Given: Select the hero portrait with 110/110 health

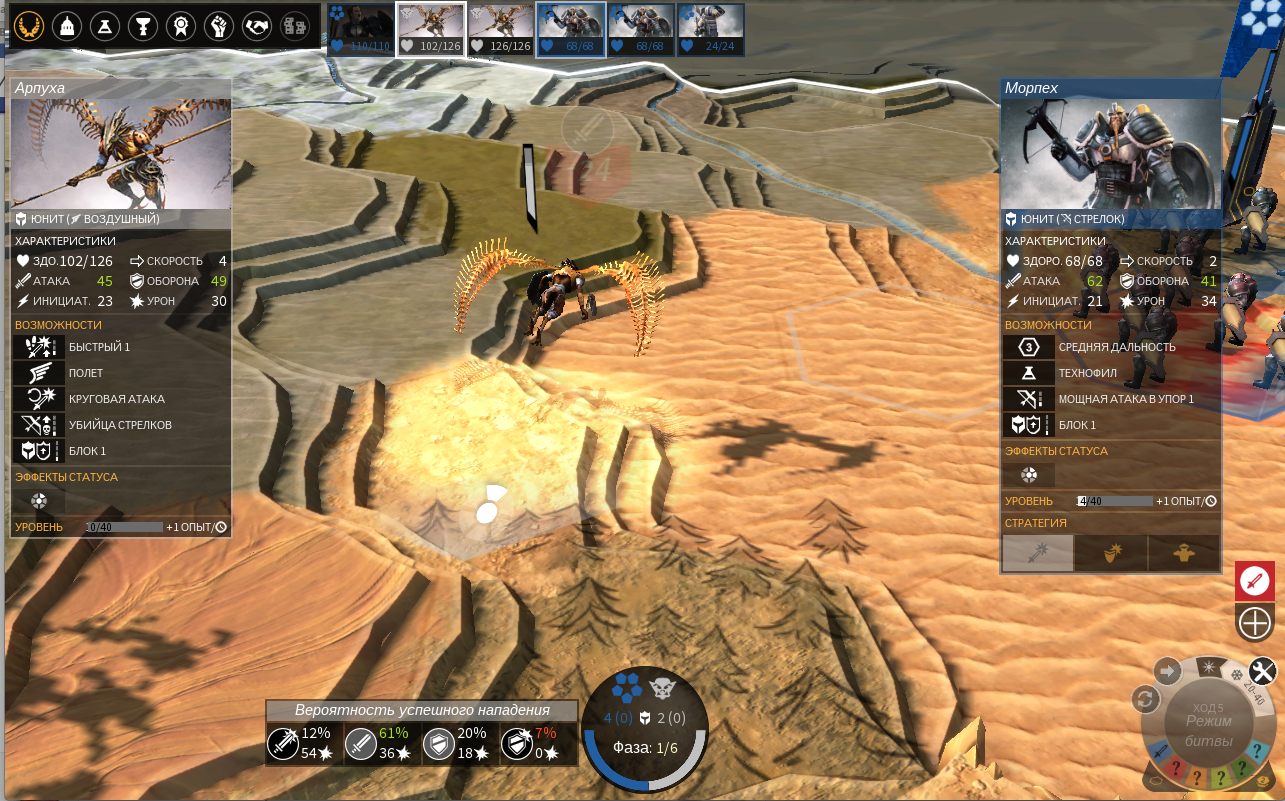Looking at the screenshot, I should [361, 29].
